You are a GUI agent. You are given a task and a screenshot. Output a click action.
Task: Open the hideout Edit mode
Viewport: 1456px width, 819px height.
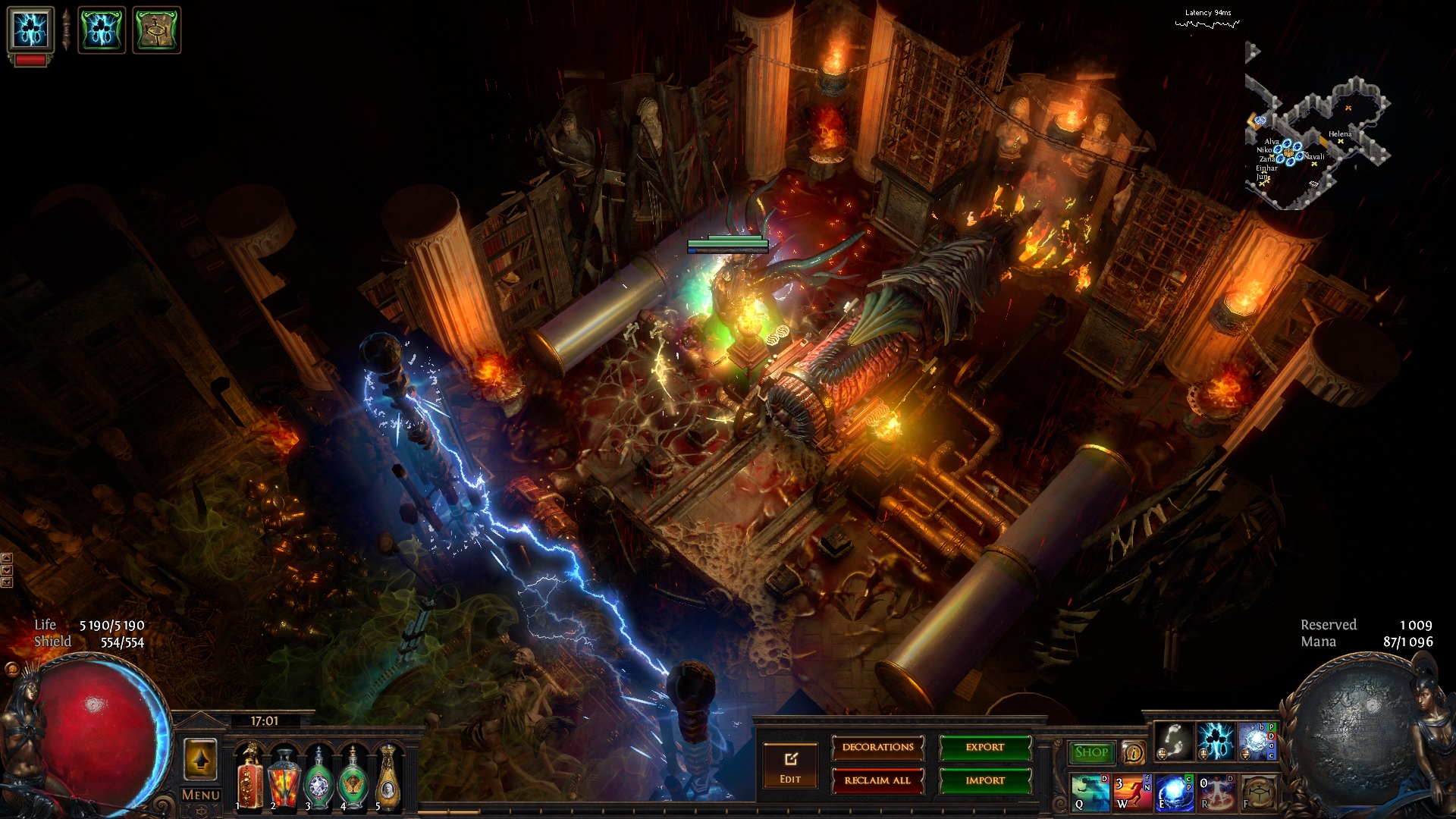tap(790, 766)
